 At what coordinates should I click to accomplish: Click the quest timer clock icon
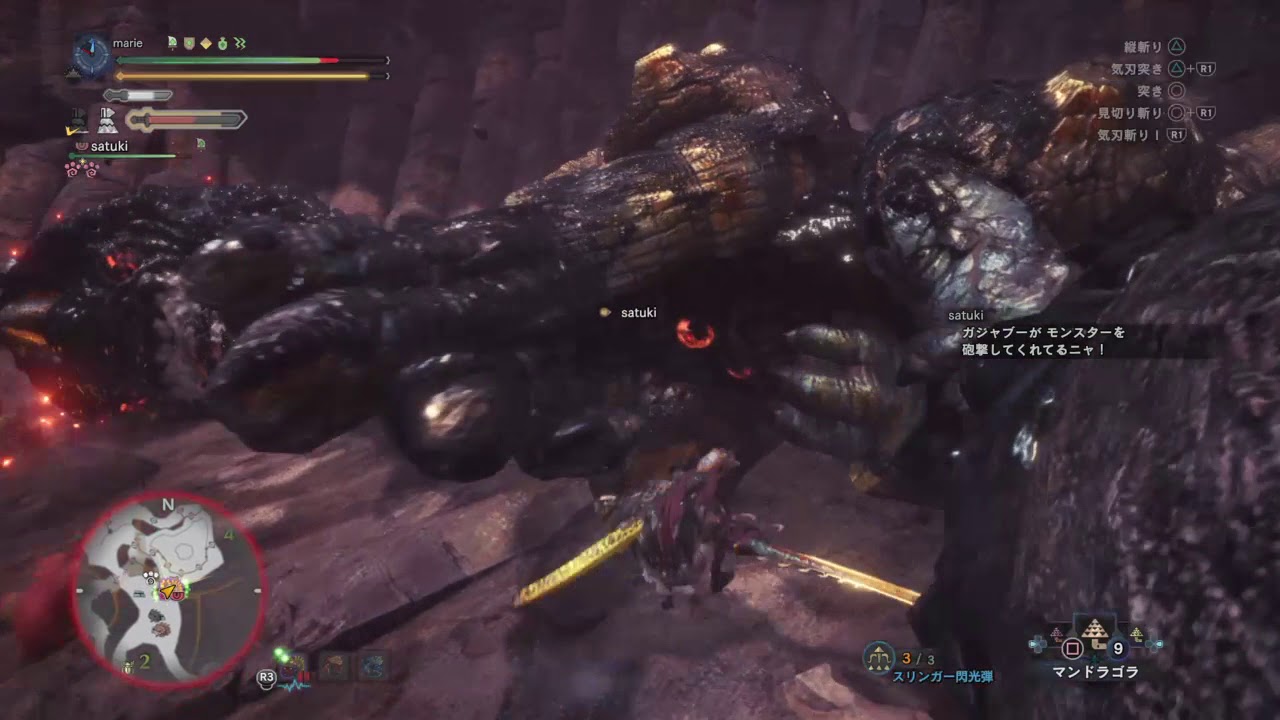pos(92,56)
